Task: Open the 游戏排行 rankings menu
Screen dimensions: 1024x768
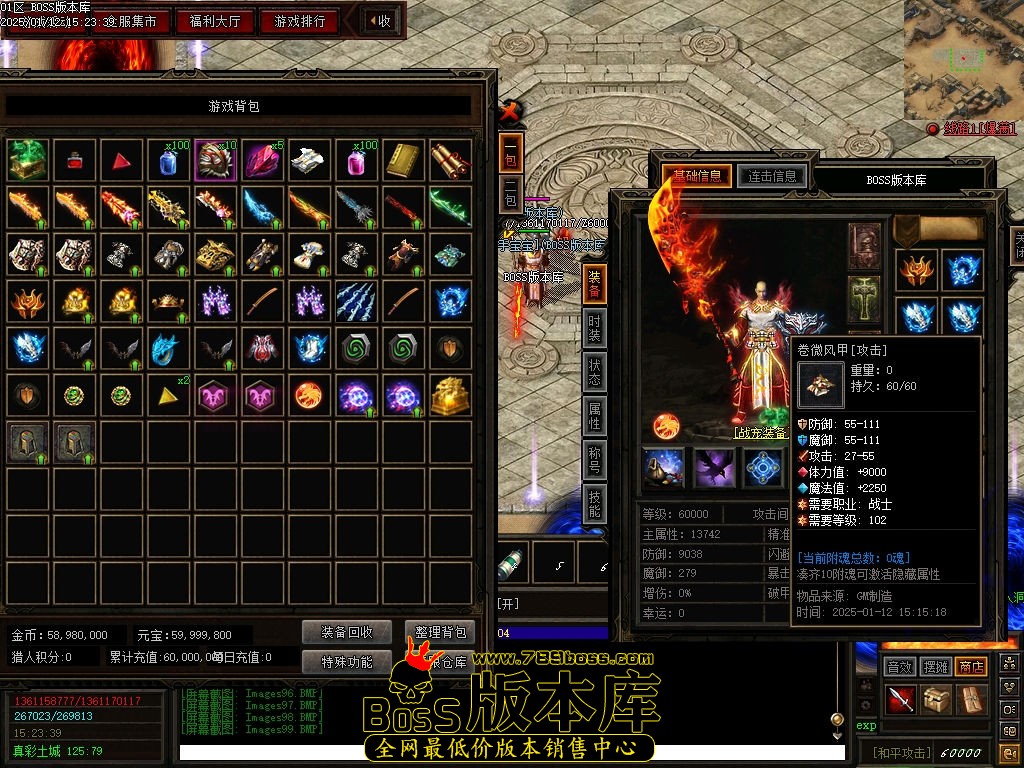Action: pos(299,21)
